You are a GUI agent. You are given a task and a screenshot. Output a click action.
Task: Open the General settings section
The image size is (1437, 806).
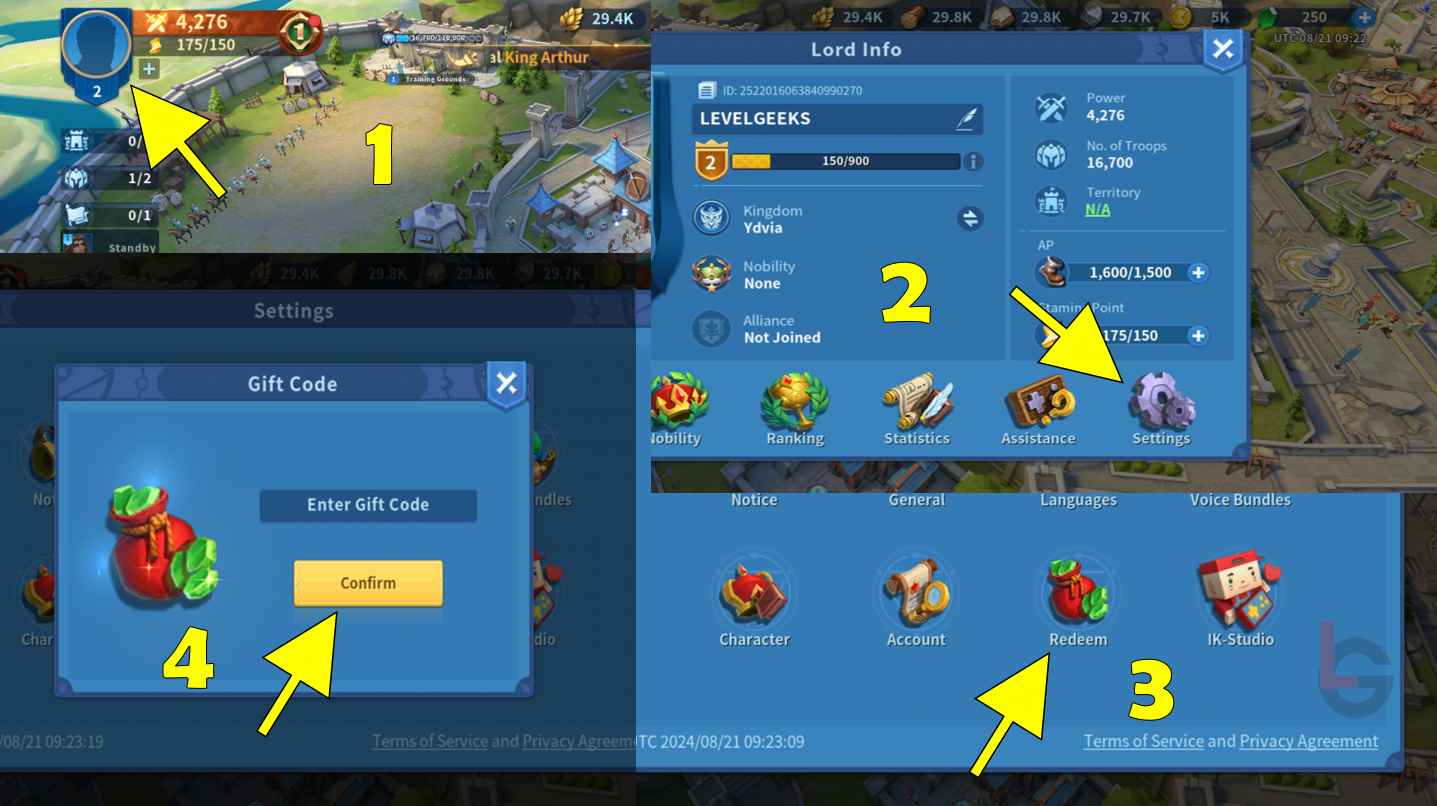tap(916, 499)
